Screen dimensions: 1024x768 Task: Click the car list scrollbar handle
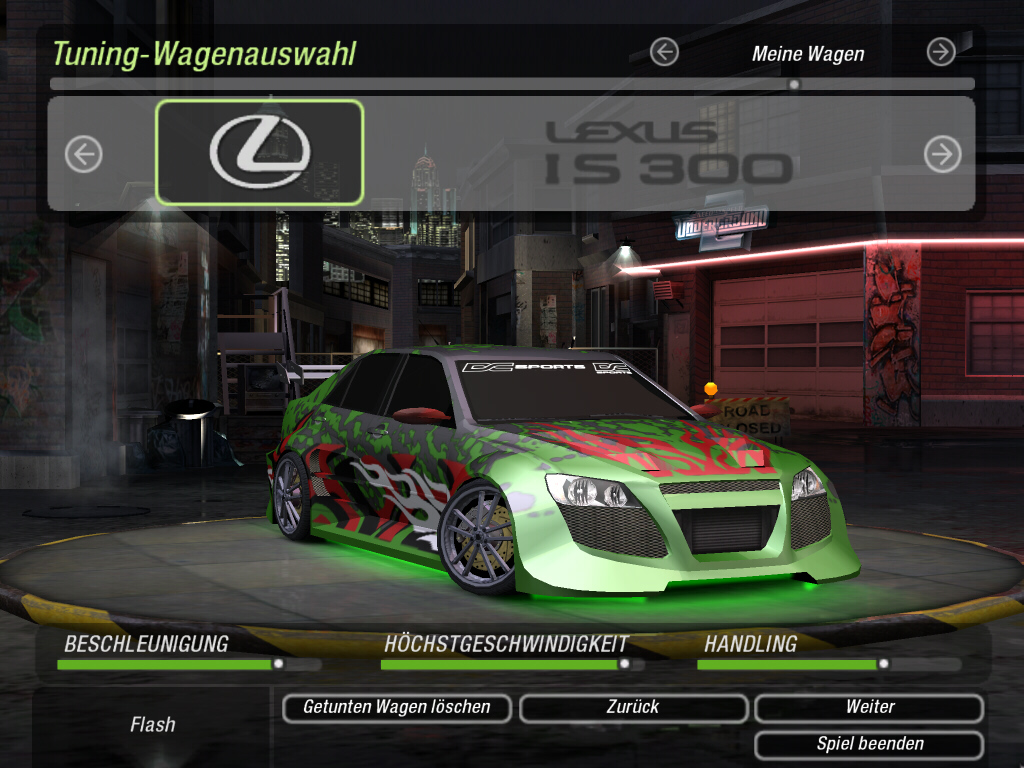point(794,84)
